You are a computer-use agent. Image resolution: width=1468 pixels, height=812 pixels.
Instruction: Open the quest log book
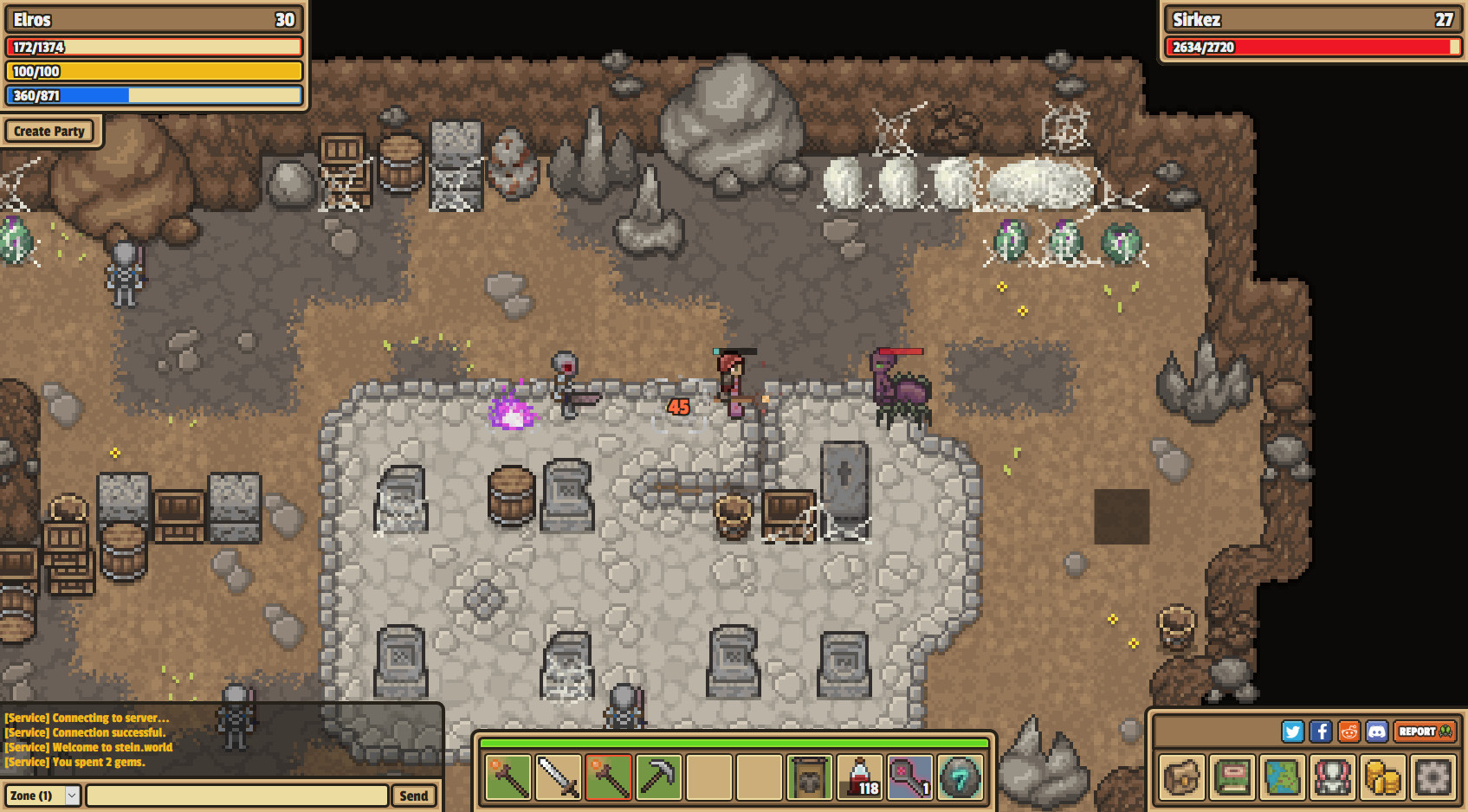1232,777
